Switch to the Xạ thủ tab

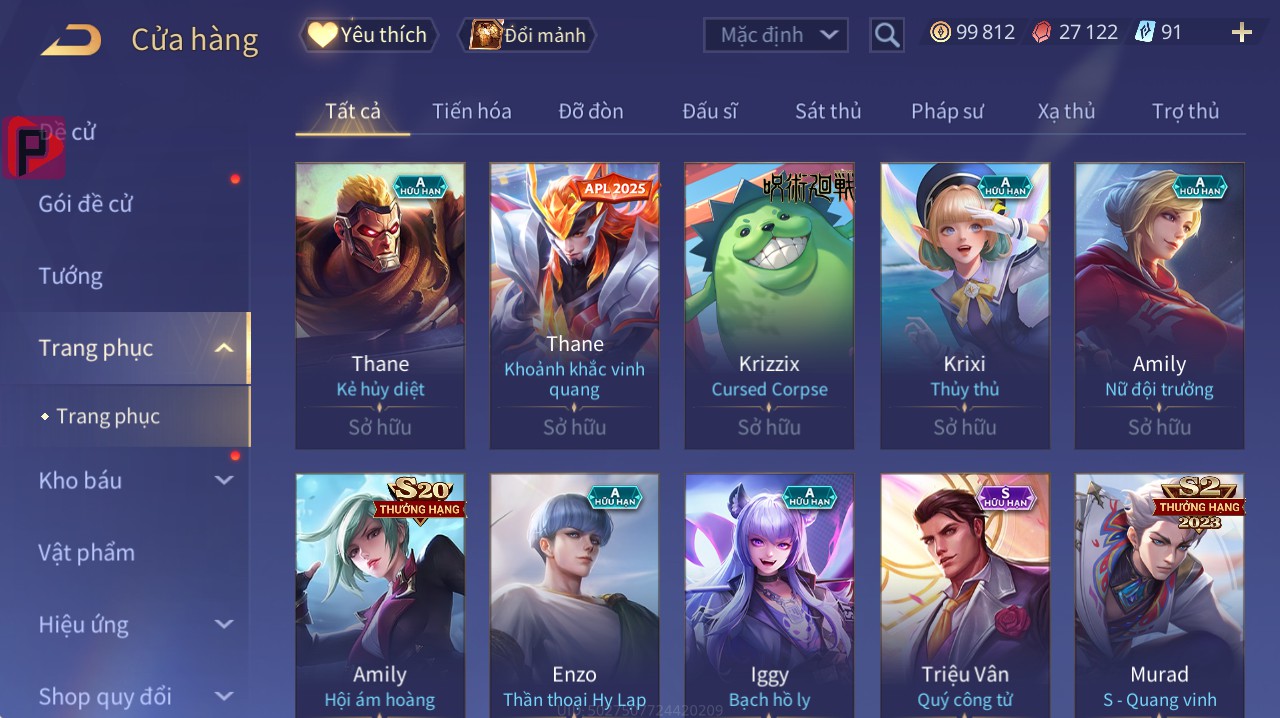1066,111
